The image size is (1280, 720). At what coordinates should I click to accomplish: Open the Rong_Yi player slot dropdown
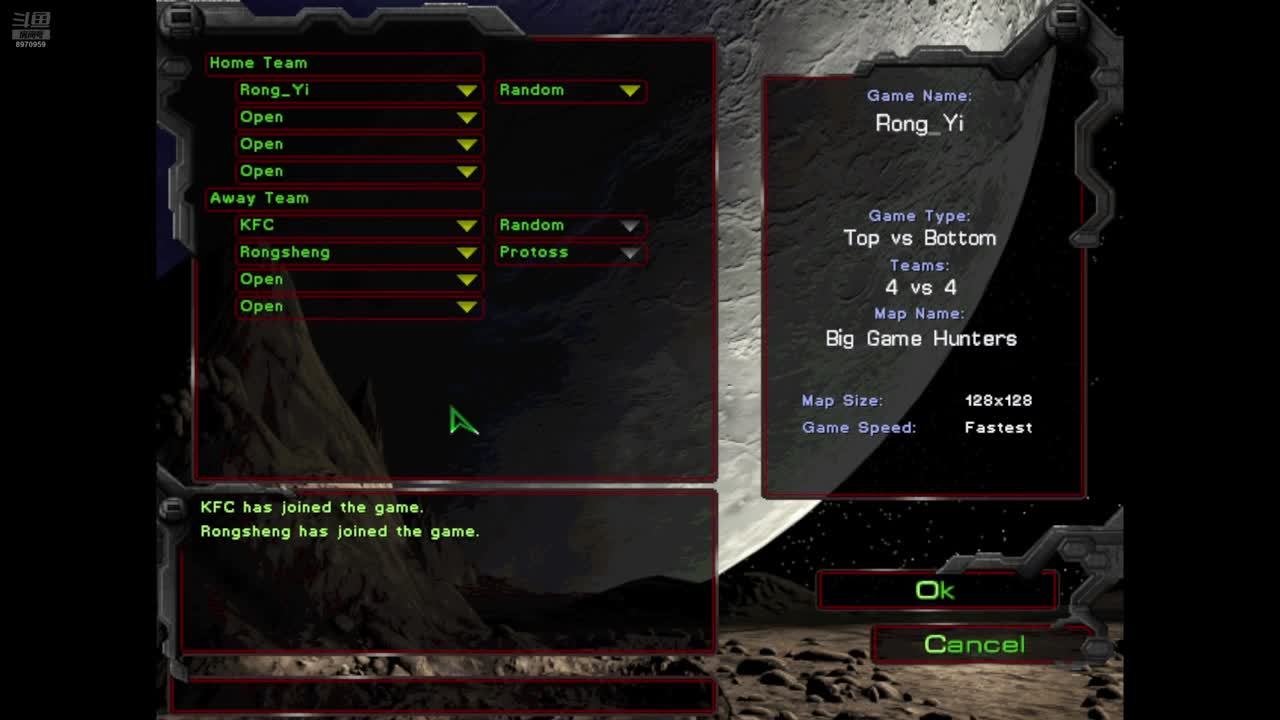466,91
